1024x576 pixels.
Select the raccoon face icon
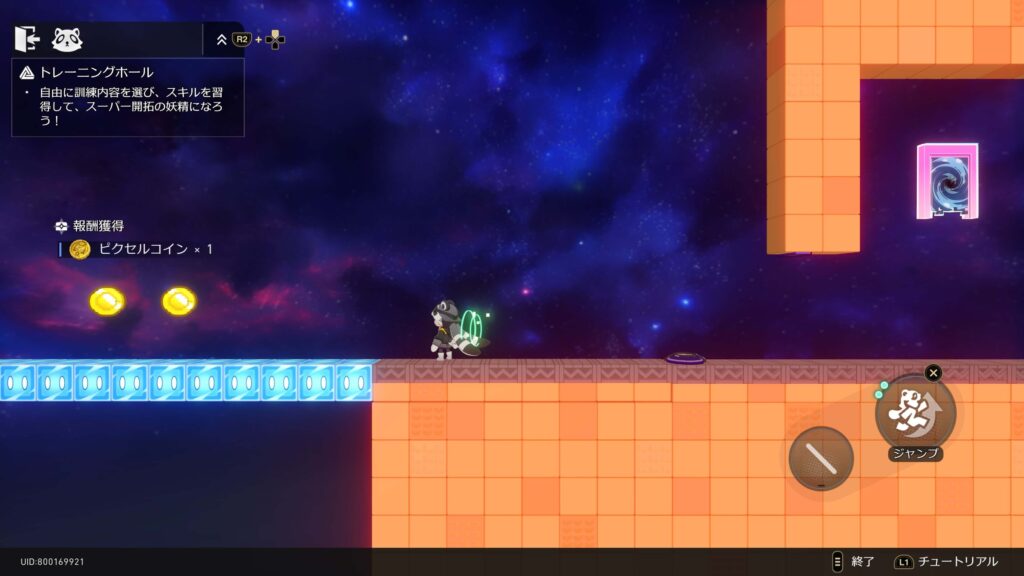[x=67, y=39]
